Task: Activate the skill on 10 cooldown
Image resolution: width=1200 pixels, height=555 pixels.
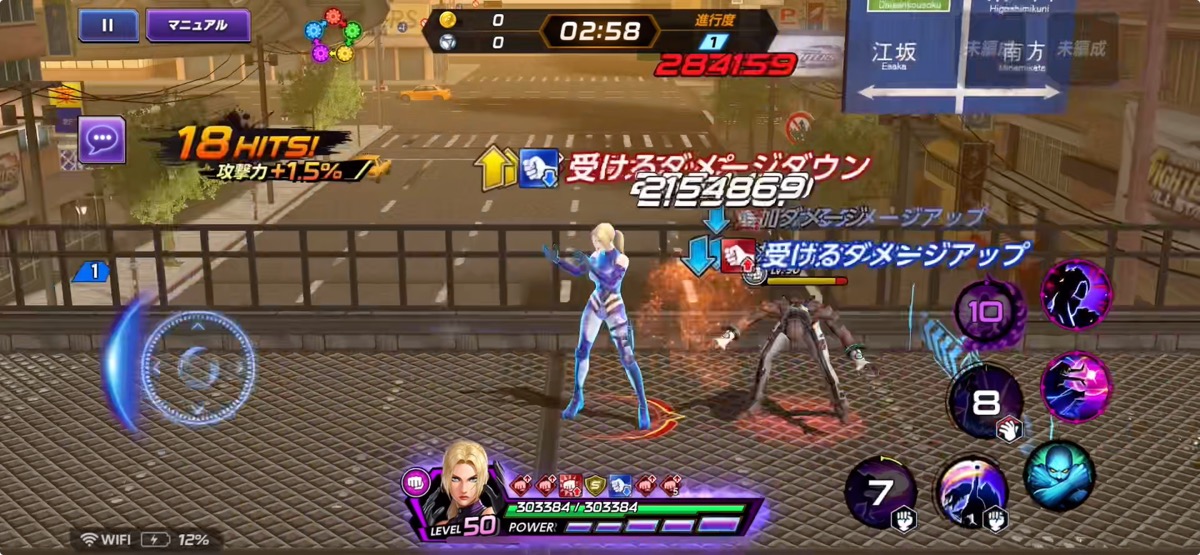Action: pyautogui.click(x=988, y=311)
